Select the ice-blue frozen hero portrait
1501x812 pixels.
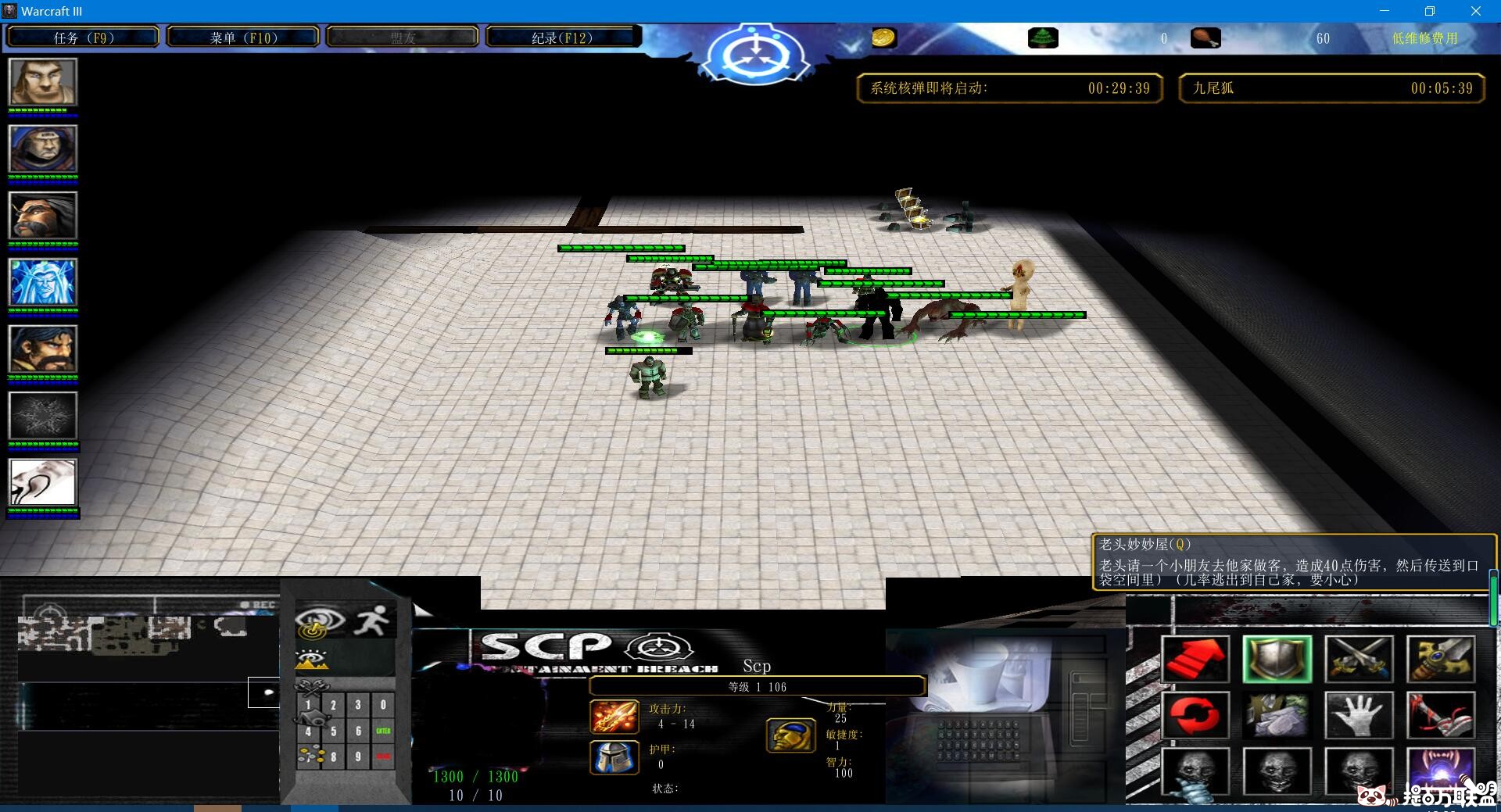(x=43, y=282)
